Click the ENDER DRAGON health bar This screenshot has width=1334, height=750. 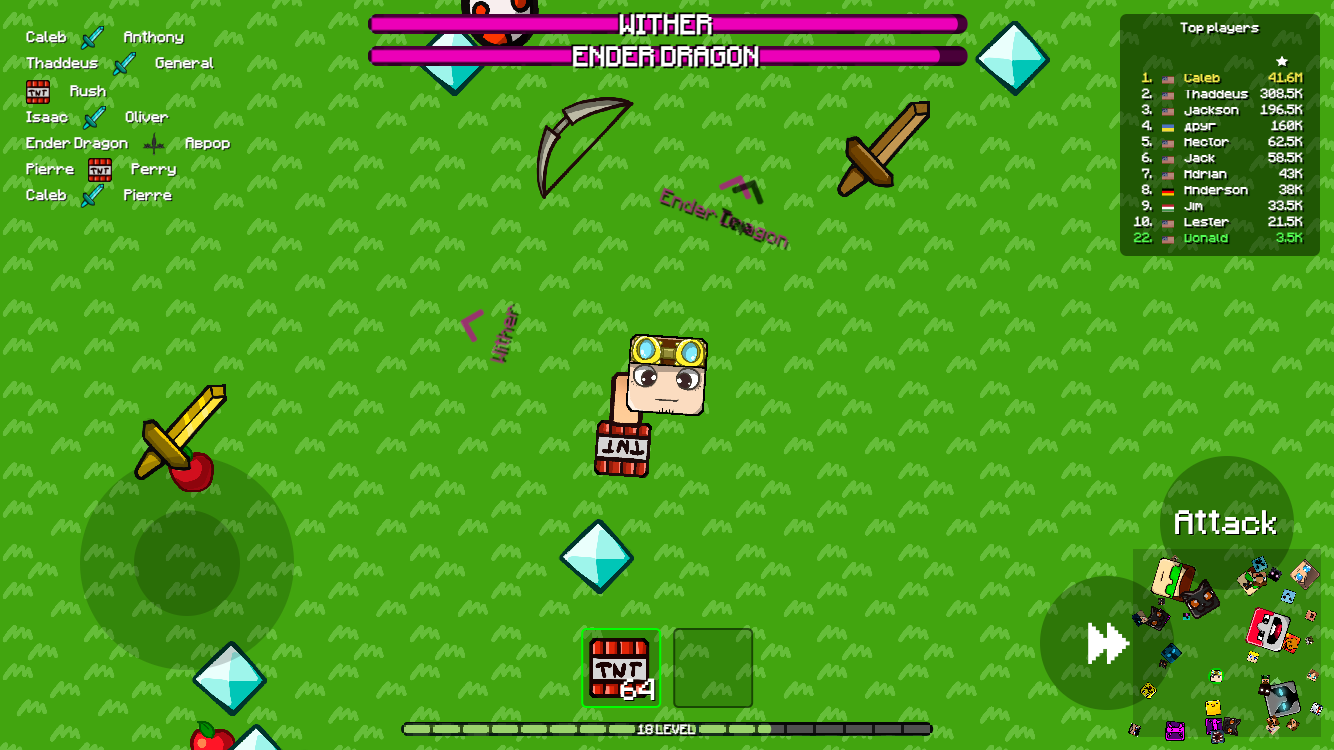click(x=667, y=57)
